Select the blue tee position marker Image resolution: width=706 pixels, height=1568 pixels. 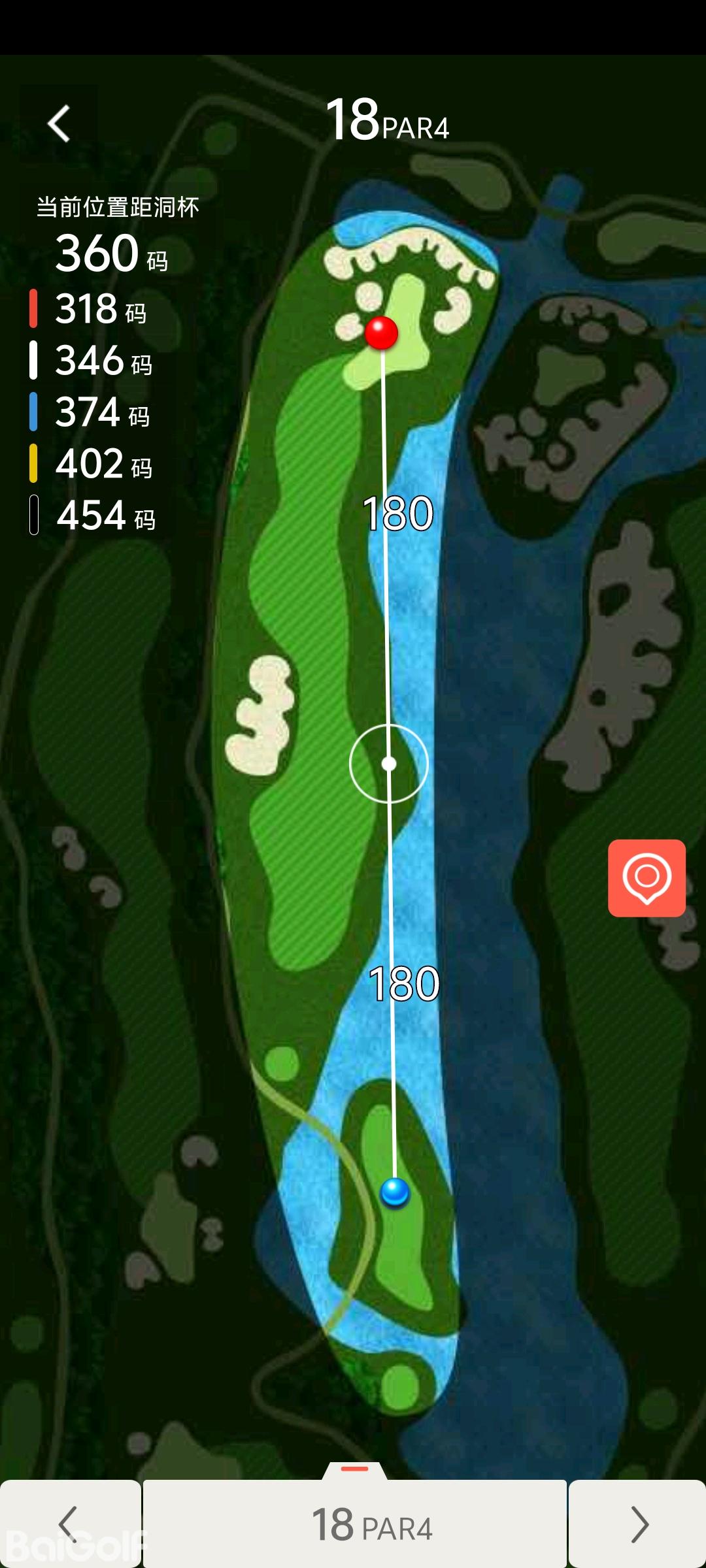click(395, 1192)
